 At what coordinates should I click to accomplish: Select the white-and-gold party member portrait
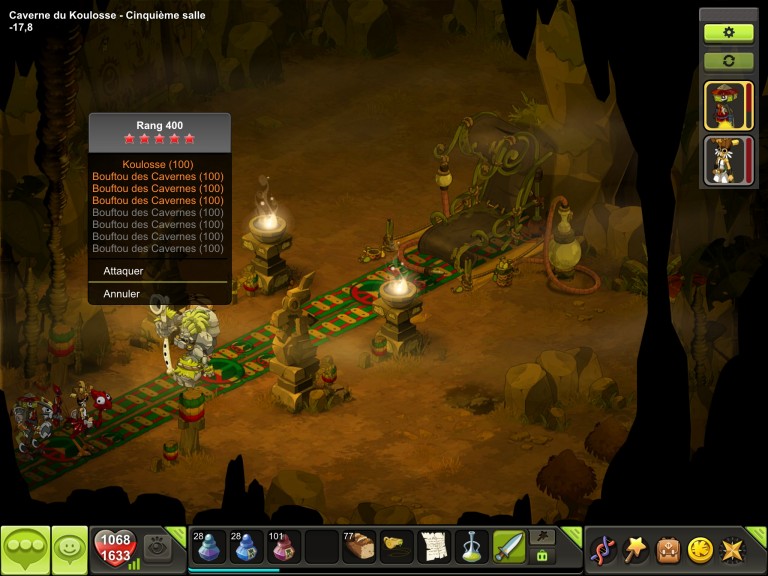[x=728, y=160]
